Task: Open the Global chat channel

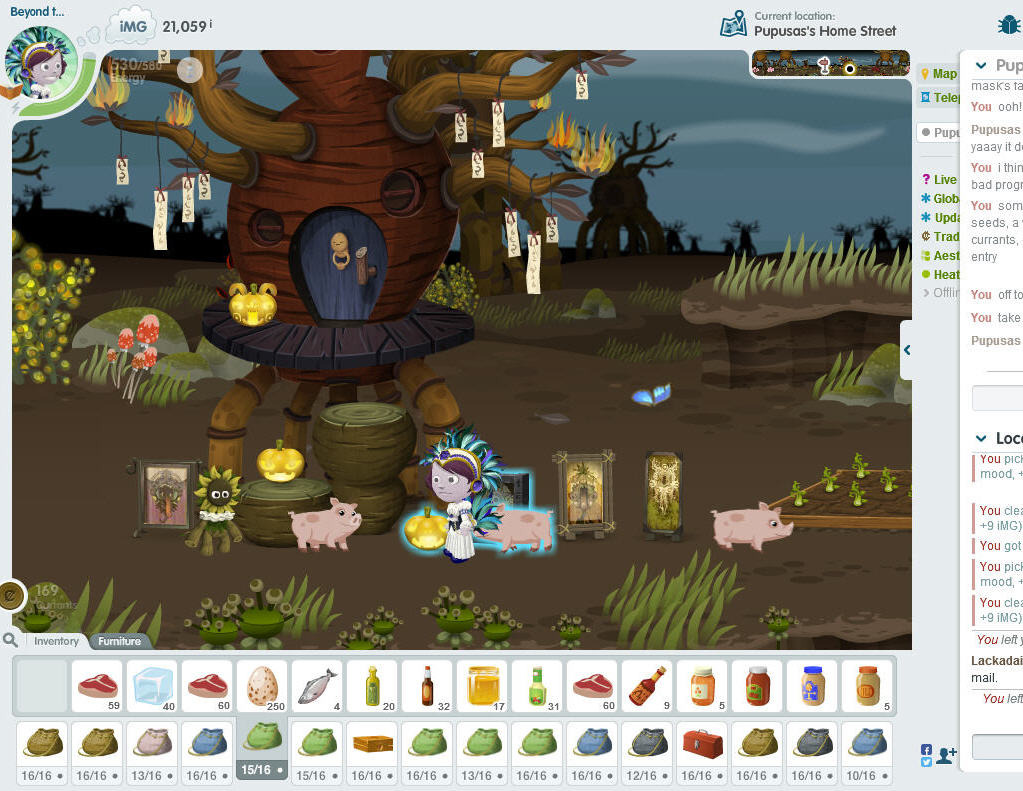Action: 941,199
